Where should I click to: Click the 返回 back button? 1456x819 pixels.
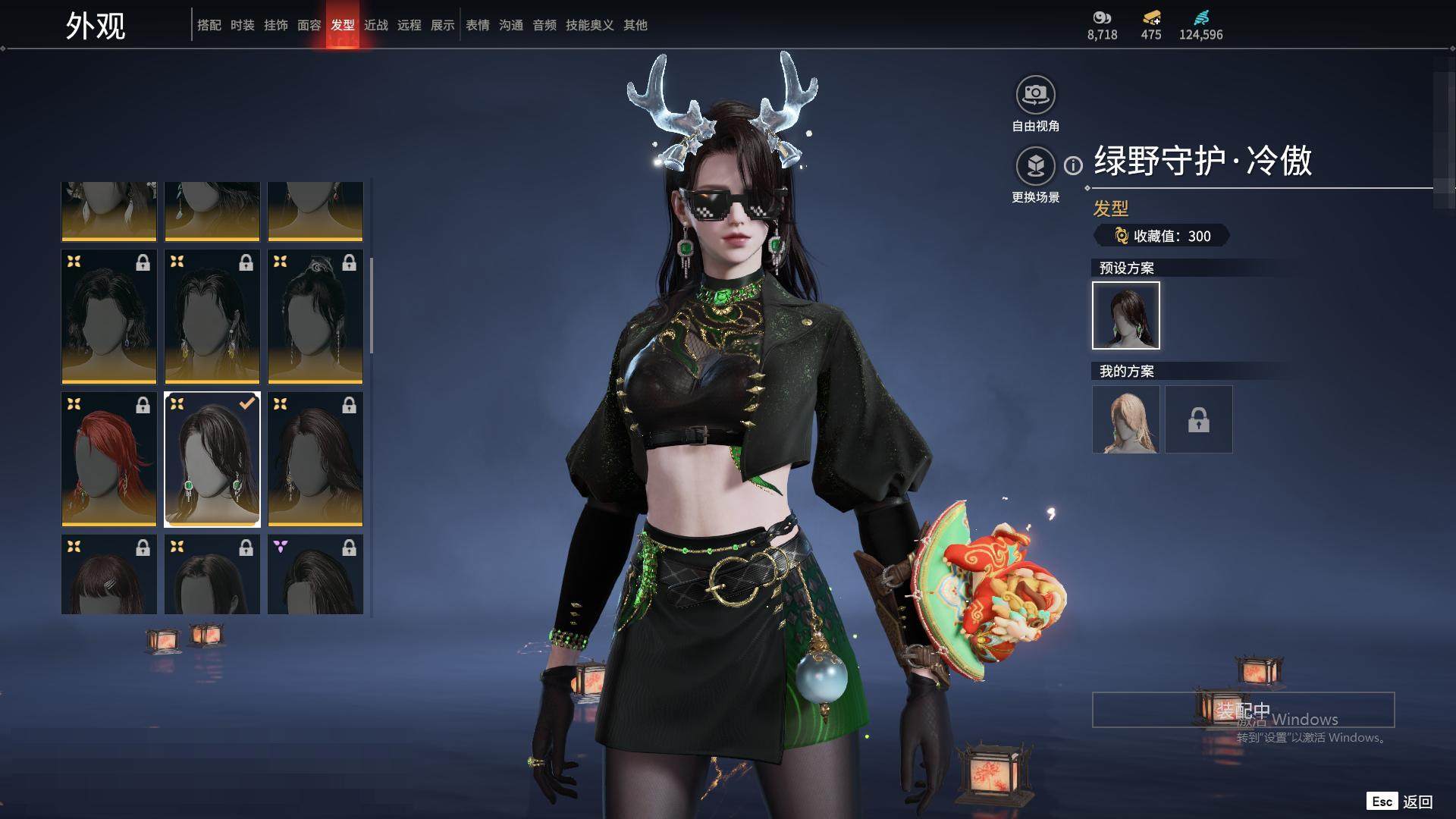click(x=1416, y=802)
